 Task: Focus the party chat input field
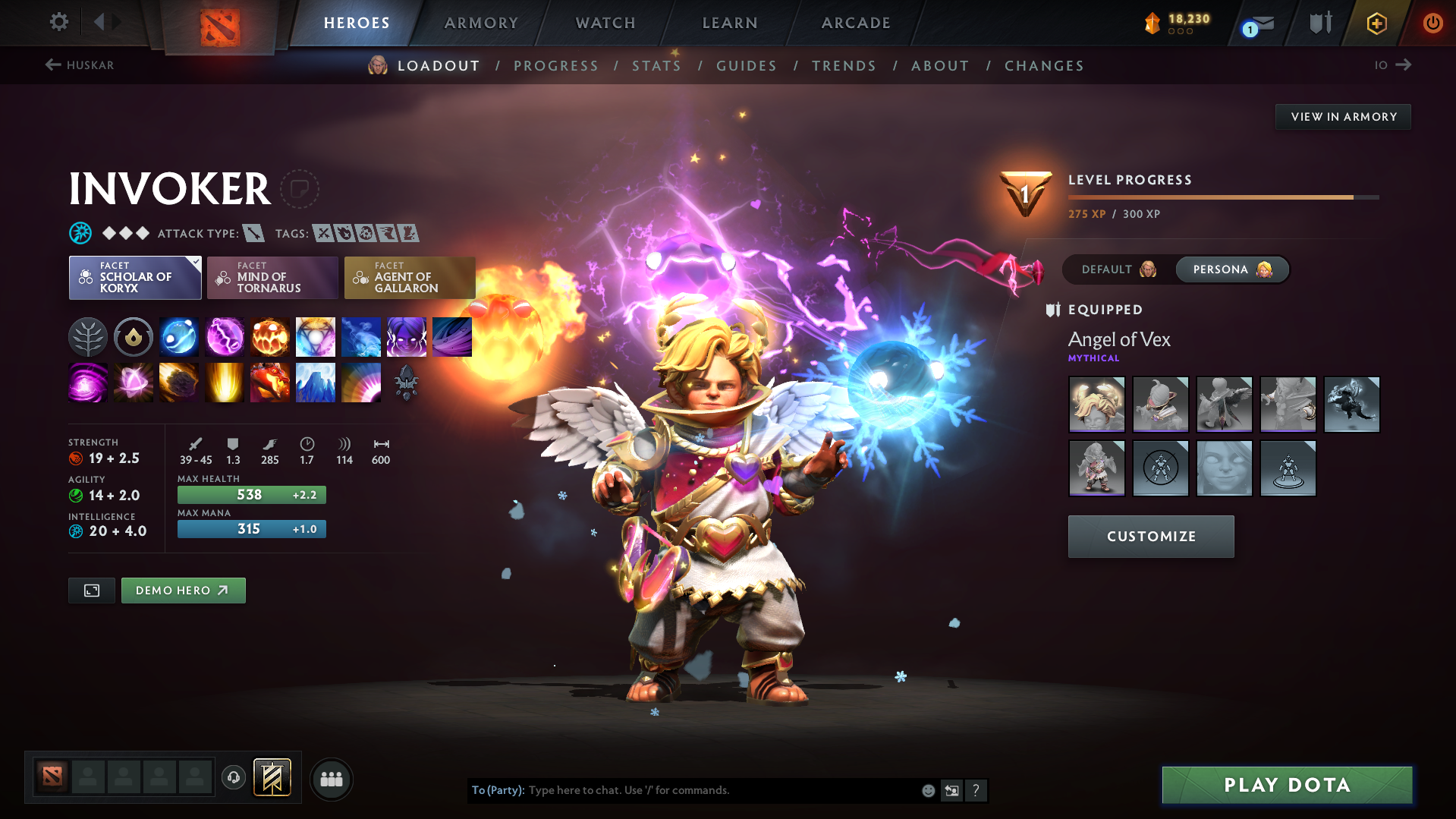pyautogui.click(x=721, y=790)
